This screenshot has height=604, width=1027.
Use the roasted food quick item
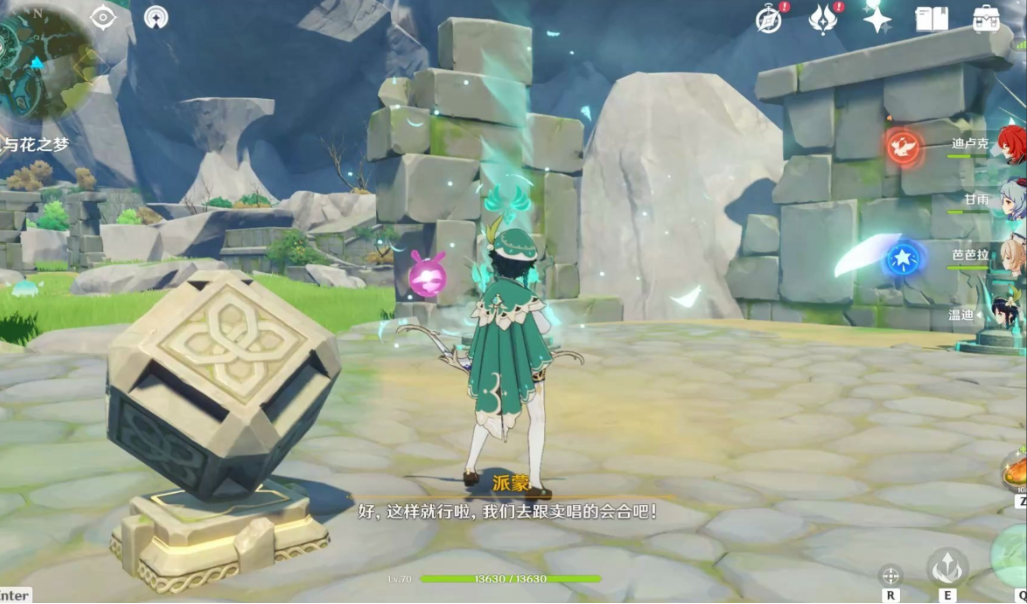point(1015,469)
